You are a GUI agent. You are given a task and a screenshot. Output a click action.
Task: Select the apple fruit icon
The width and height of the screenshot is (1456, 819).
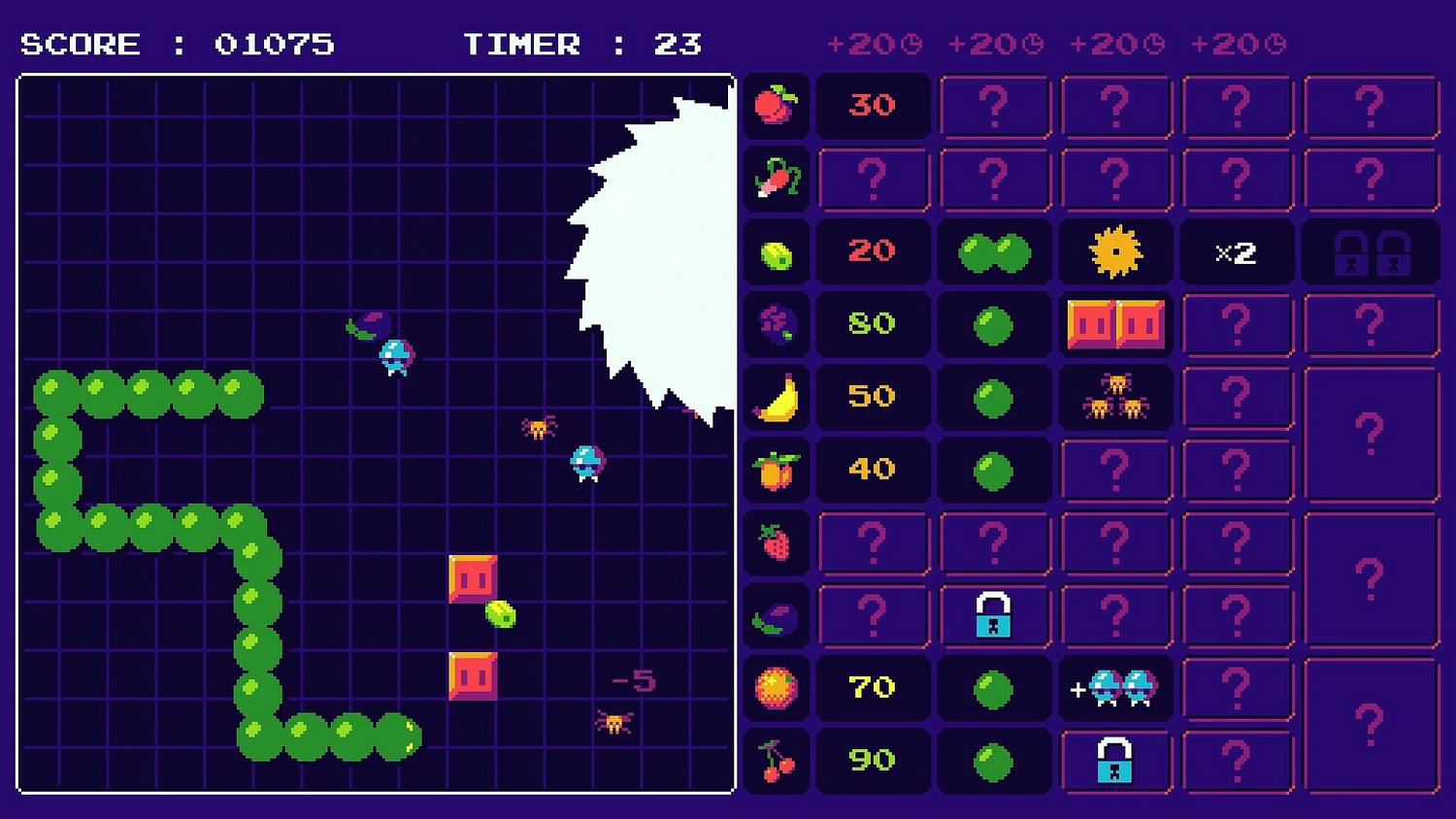(776, 105)
